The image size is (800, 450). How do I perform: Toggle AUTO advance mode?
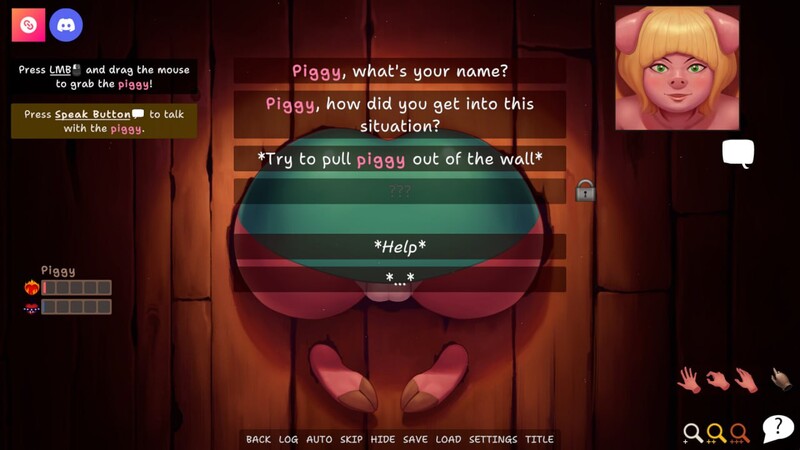(x=319, y=439)
